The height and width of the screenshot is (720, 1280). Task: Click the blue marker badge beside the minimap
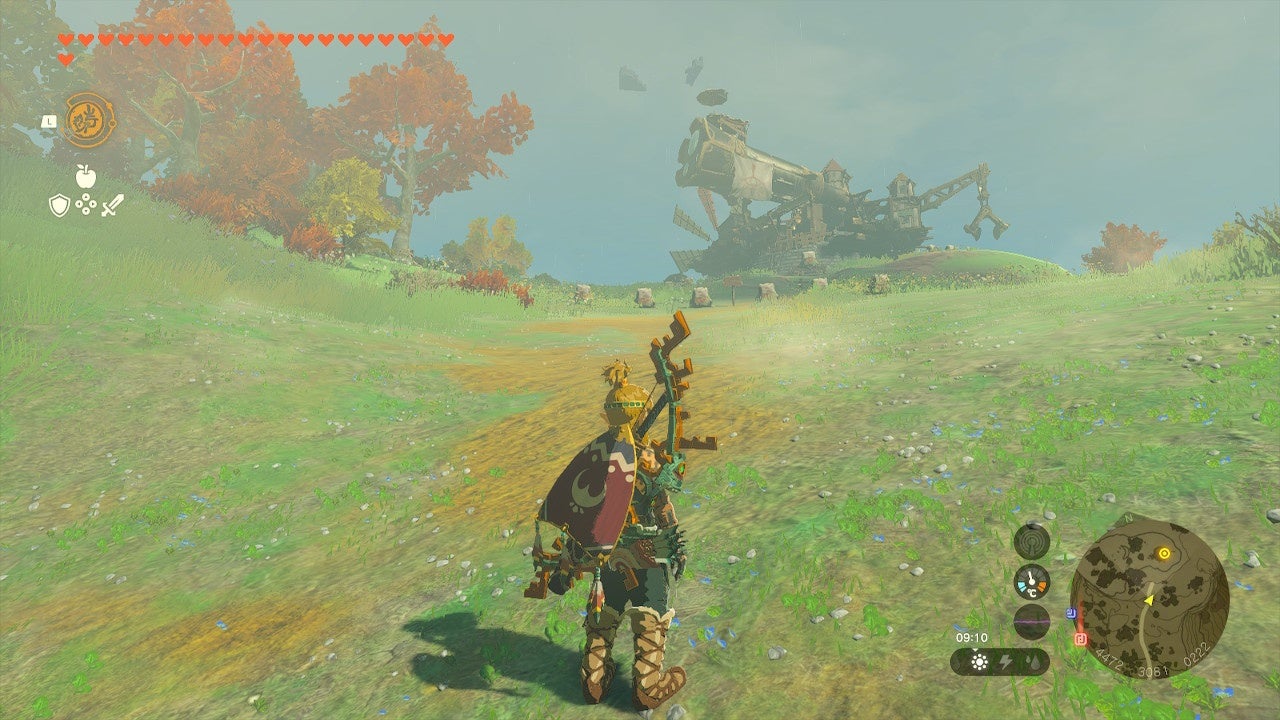(1071, 612)
